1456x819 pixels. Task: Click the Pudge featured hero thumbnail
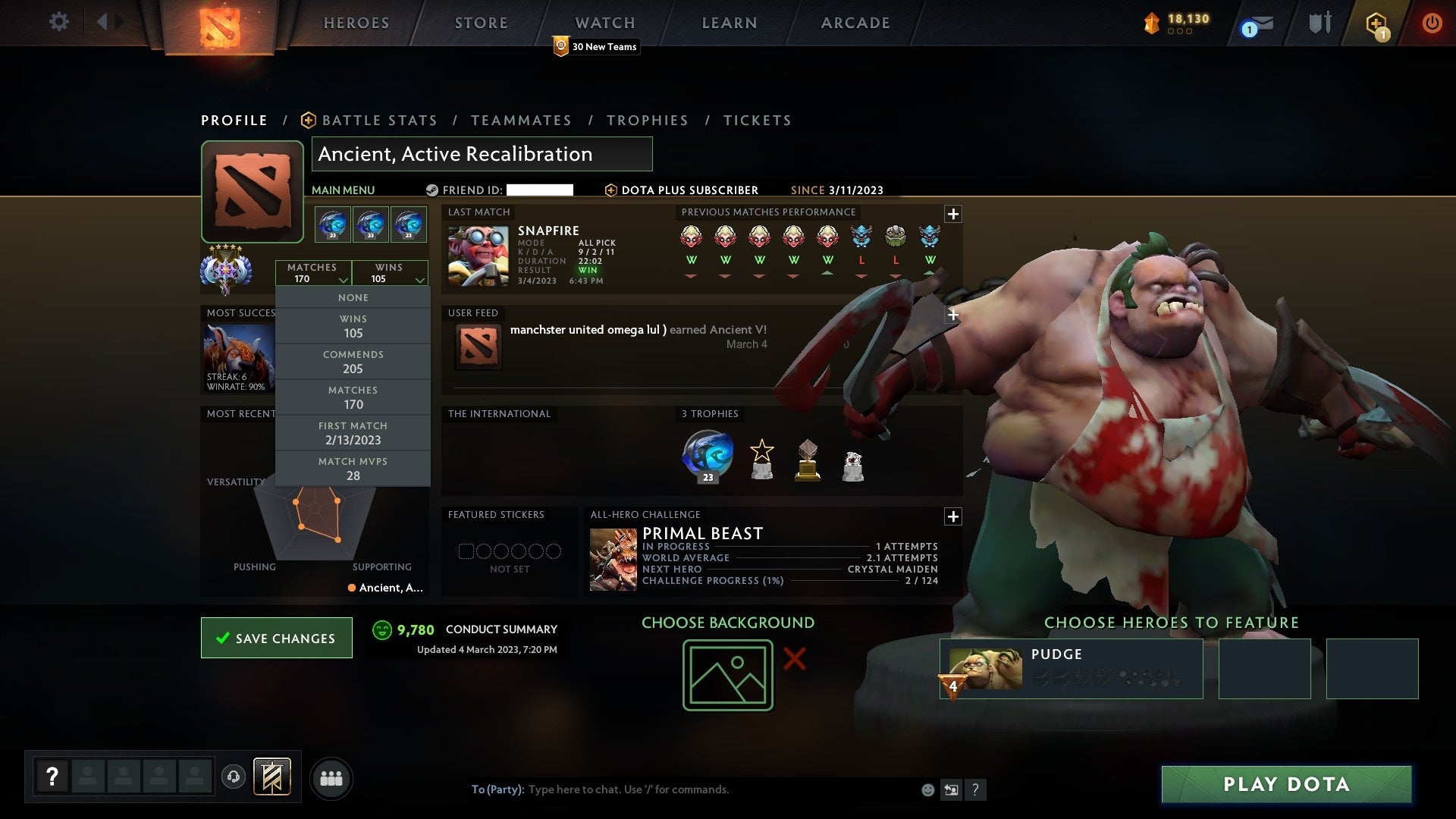click(x=986, y=667)
